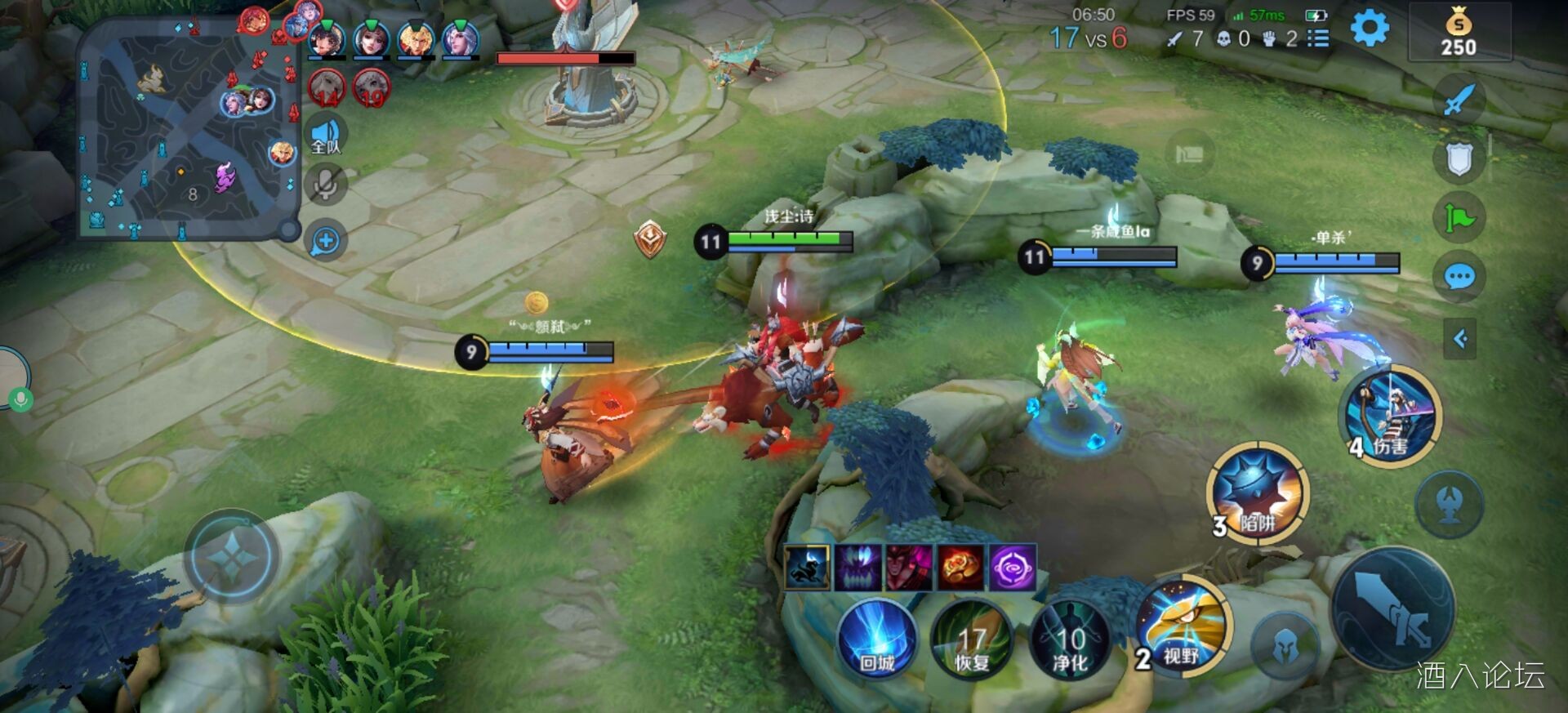Open the quick chat bubble
The image size is (1568, 713).
click(x=1459, y=278)
